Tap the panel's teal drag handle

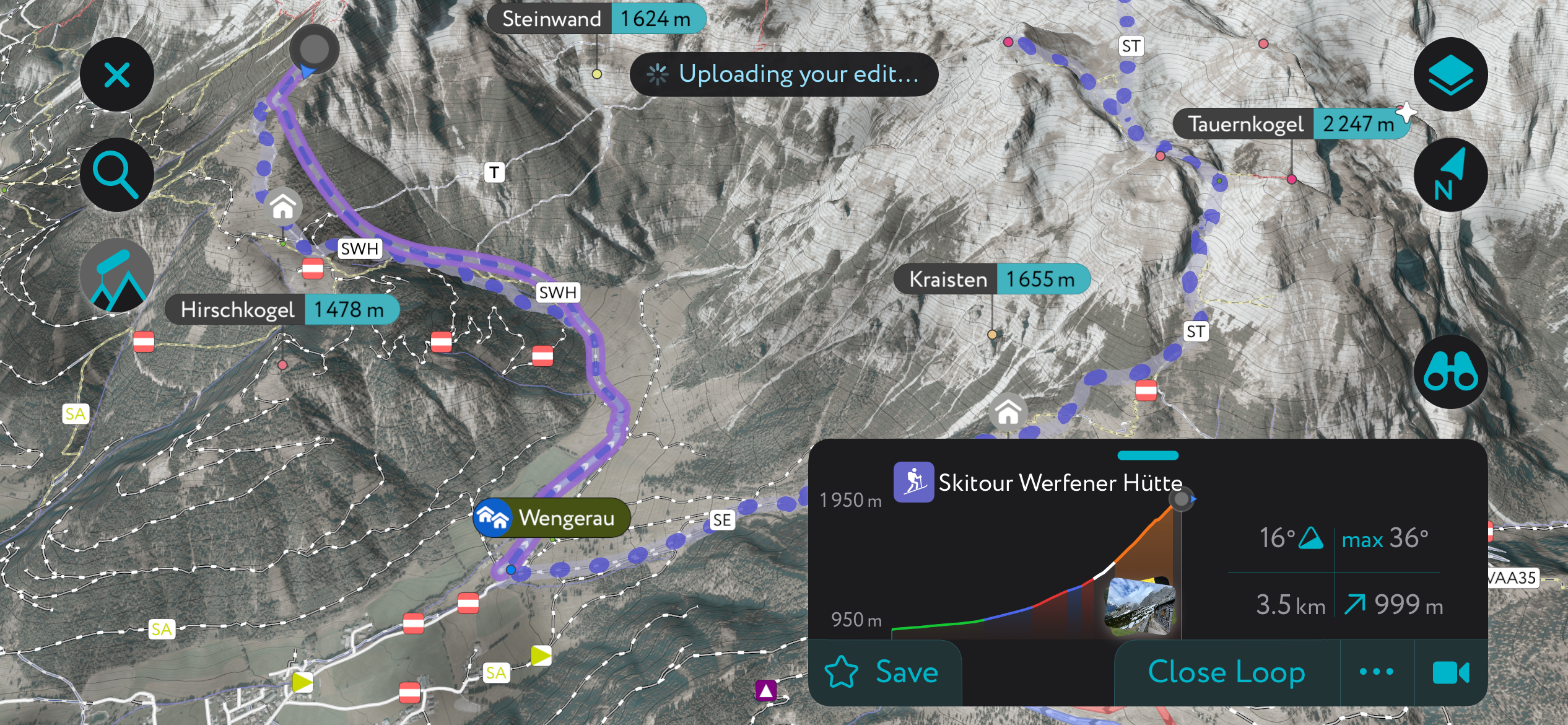point(1148,455)
